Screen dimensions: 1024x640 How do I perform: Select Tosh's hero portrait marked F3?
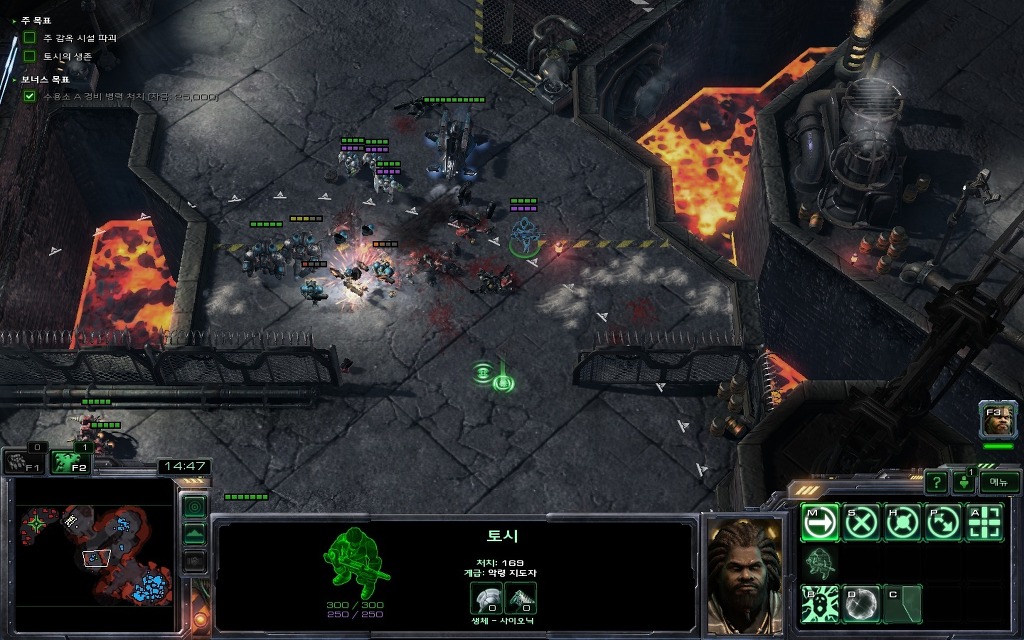click(x=998, y=420)
